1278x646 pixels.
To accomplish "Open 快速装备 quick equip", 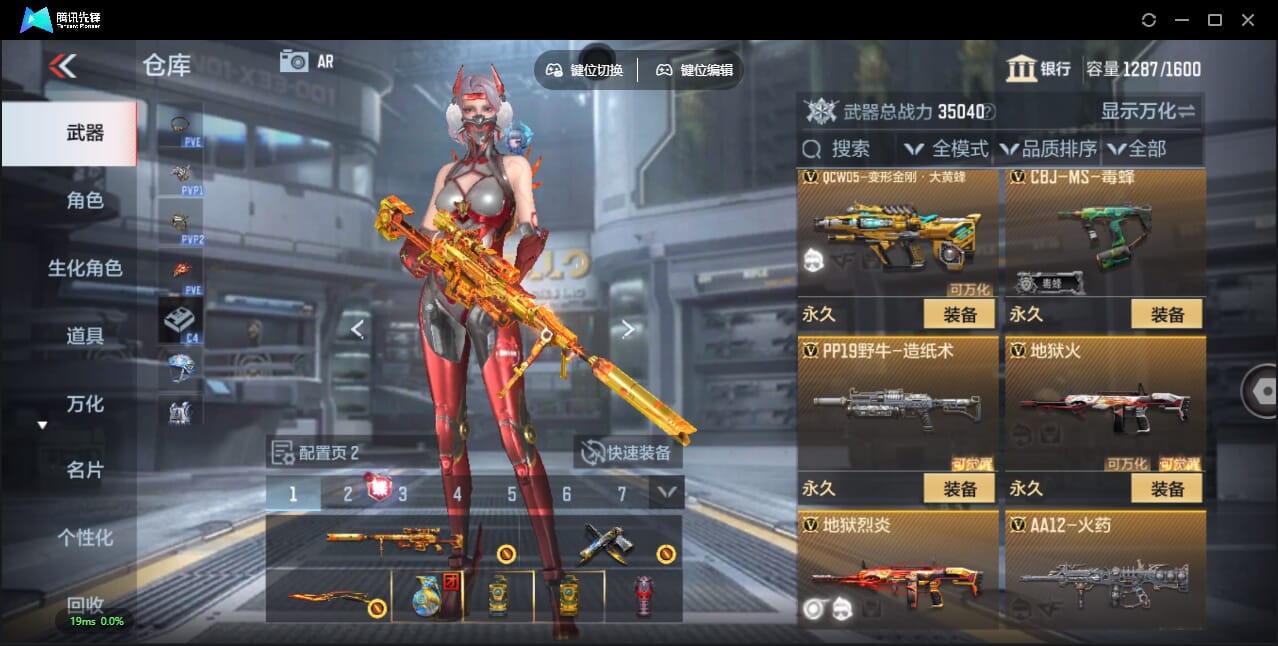I will point(629,453).
